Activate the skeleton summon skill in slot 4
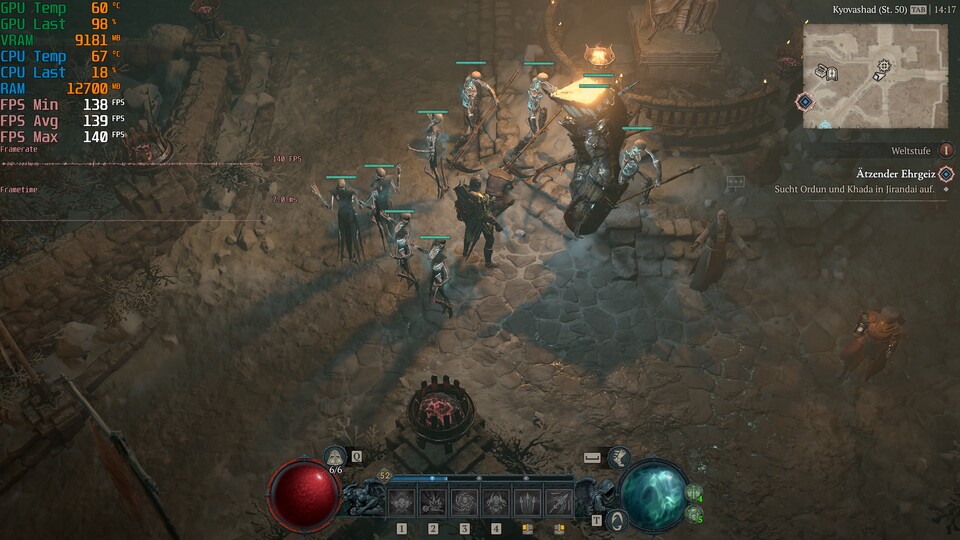The image size is (960, 540). (496, 501)
